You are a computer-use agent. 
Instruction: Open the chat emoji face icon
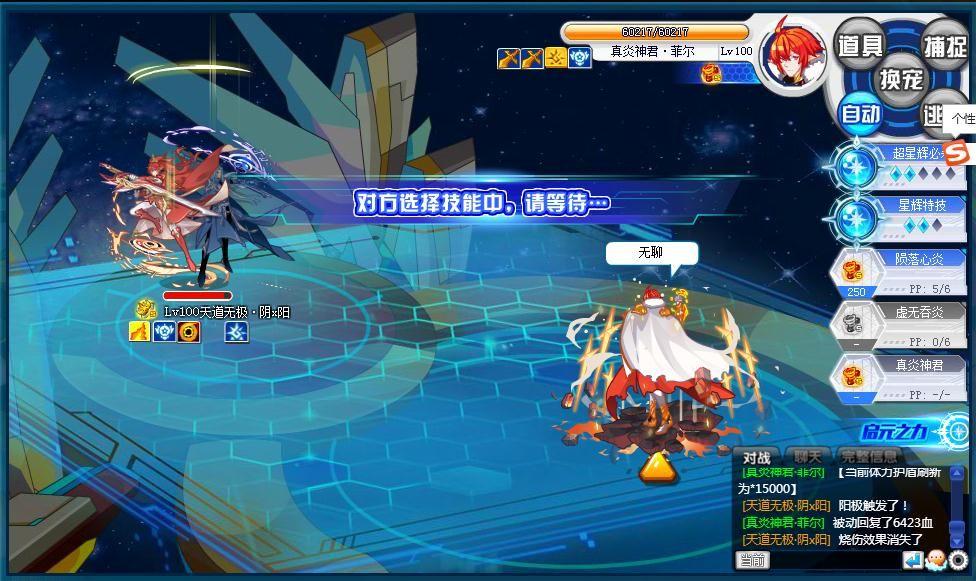pyautogui.click(x=936, y=560)
